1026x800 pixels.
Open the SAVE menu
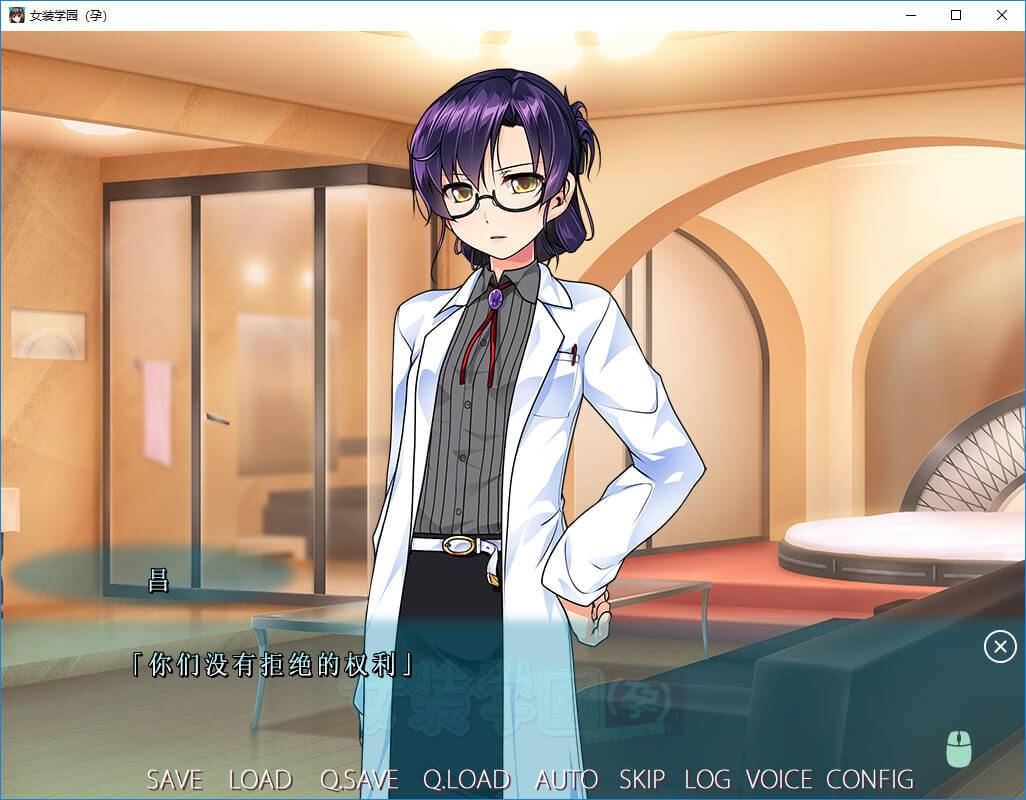[x=174, y=780]
